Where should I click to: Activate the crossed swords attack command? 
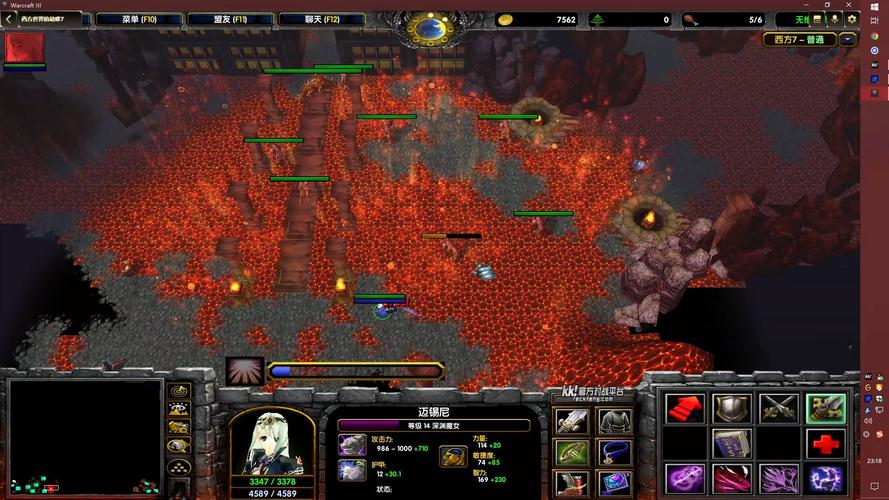click(x=779, y=408)
